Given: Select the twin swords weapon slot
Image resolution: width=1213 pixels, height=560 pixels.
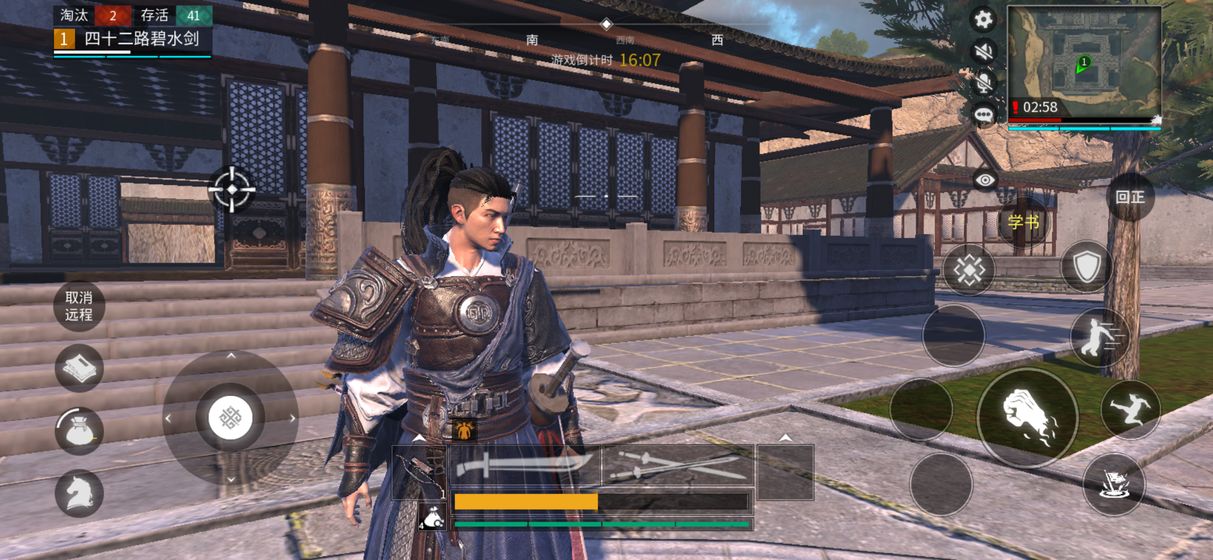Looking at the screenshot, I should pos(678,465).
